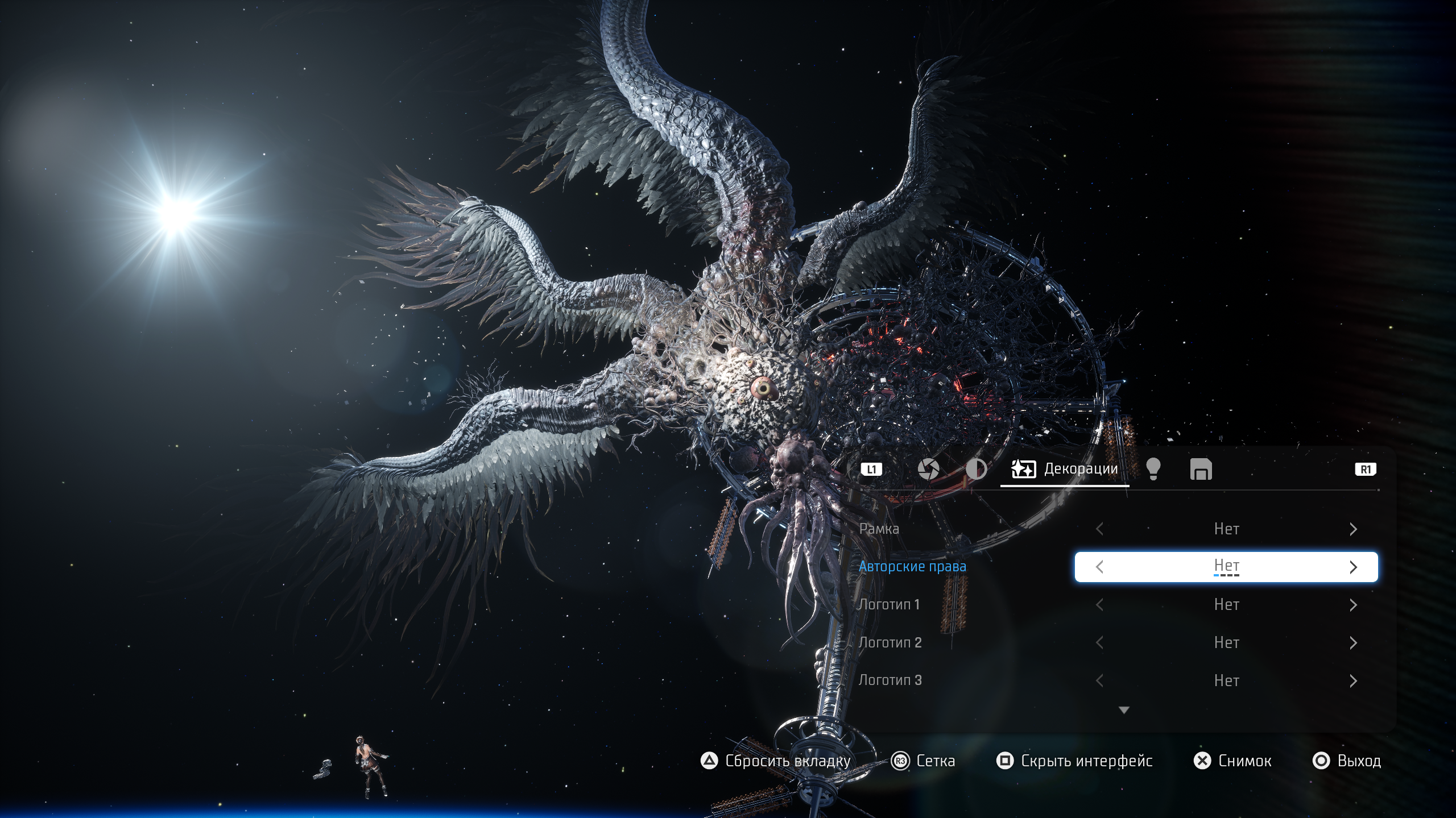Screen dimensions: 1456x818
Task: Click left arrow on Логотип 2
Action: 1099,643
